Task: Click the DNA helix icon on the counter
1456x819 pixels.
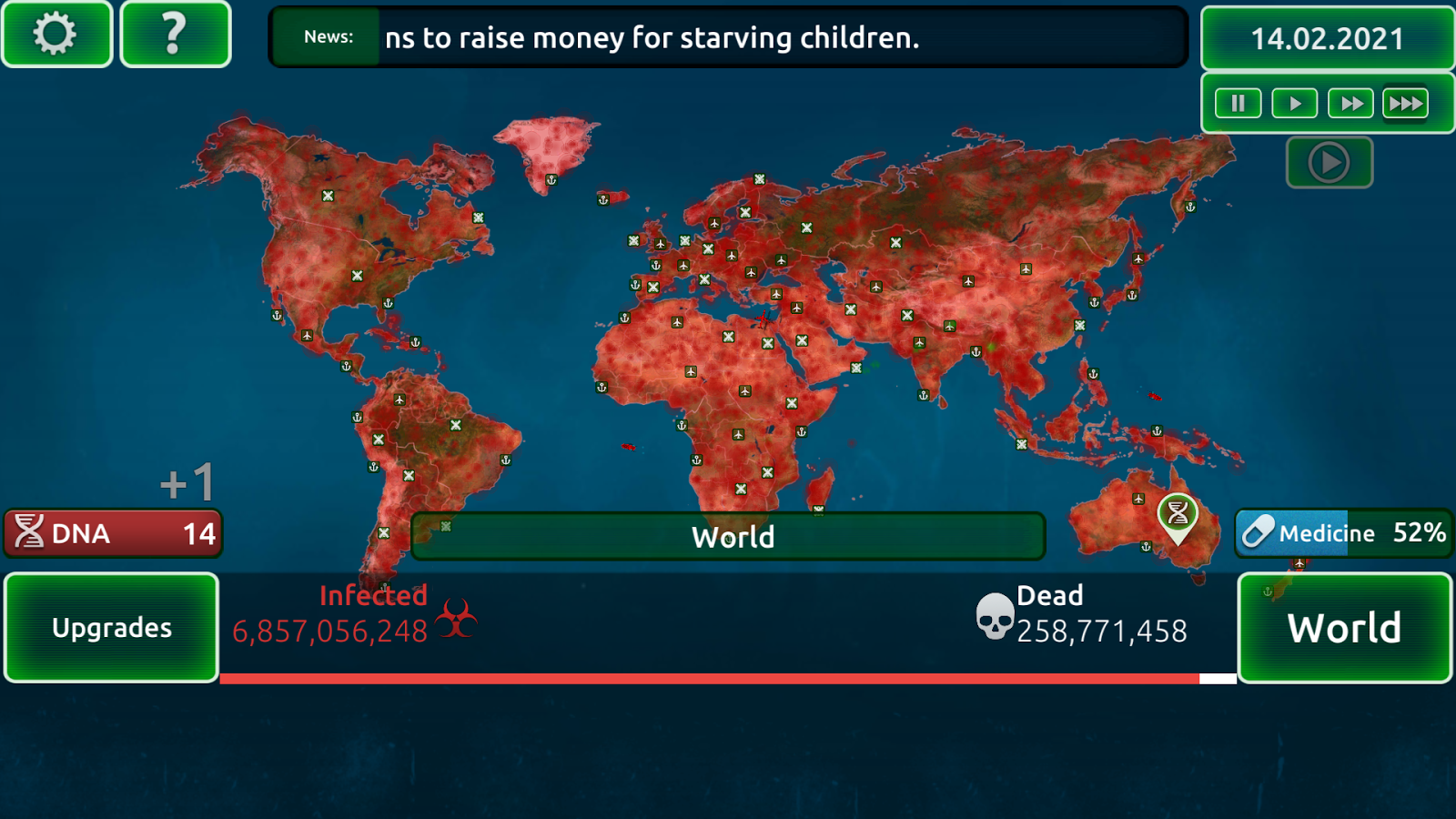Action: click(x=31, y=533)
